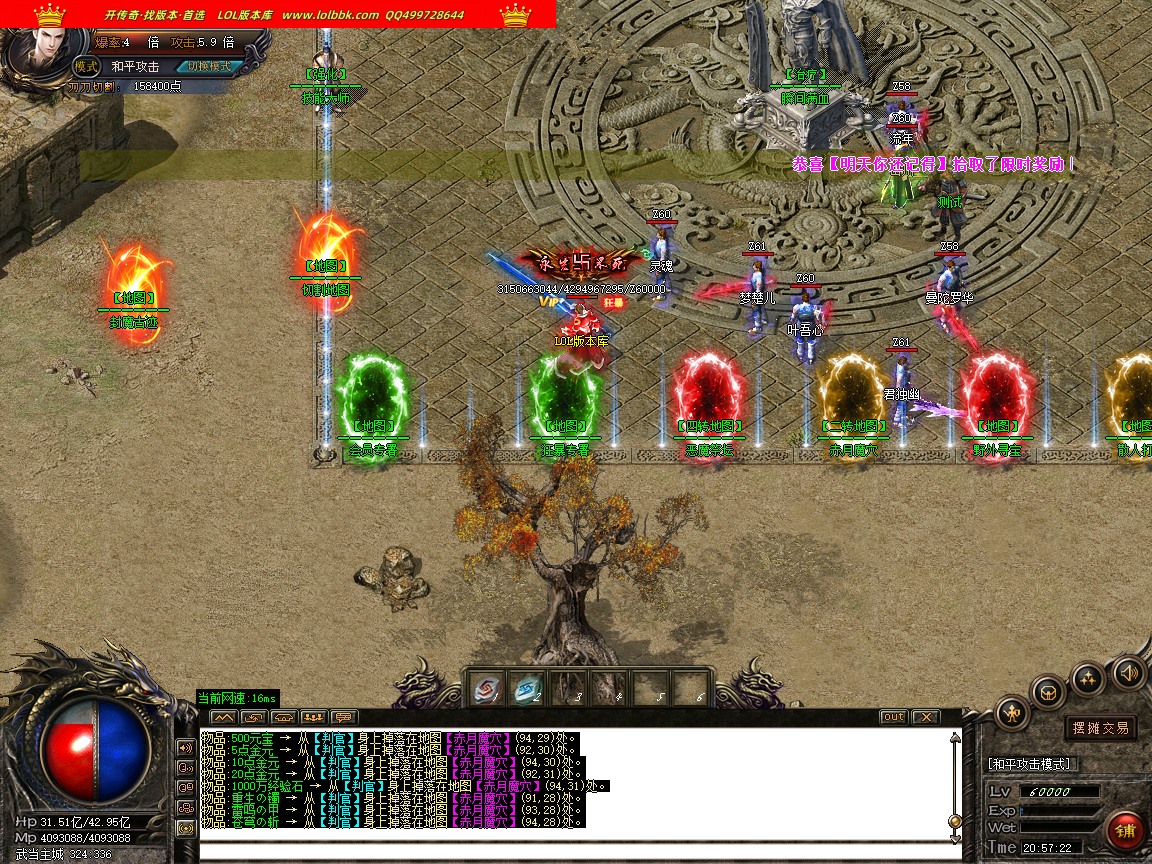Close the chat window with X
The height and width of the screenshot is (864, 1152).
[x=926, y=717]
